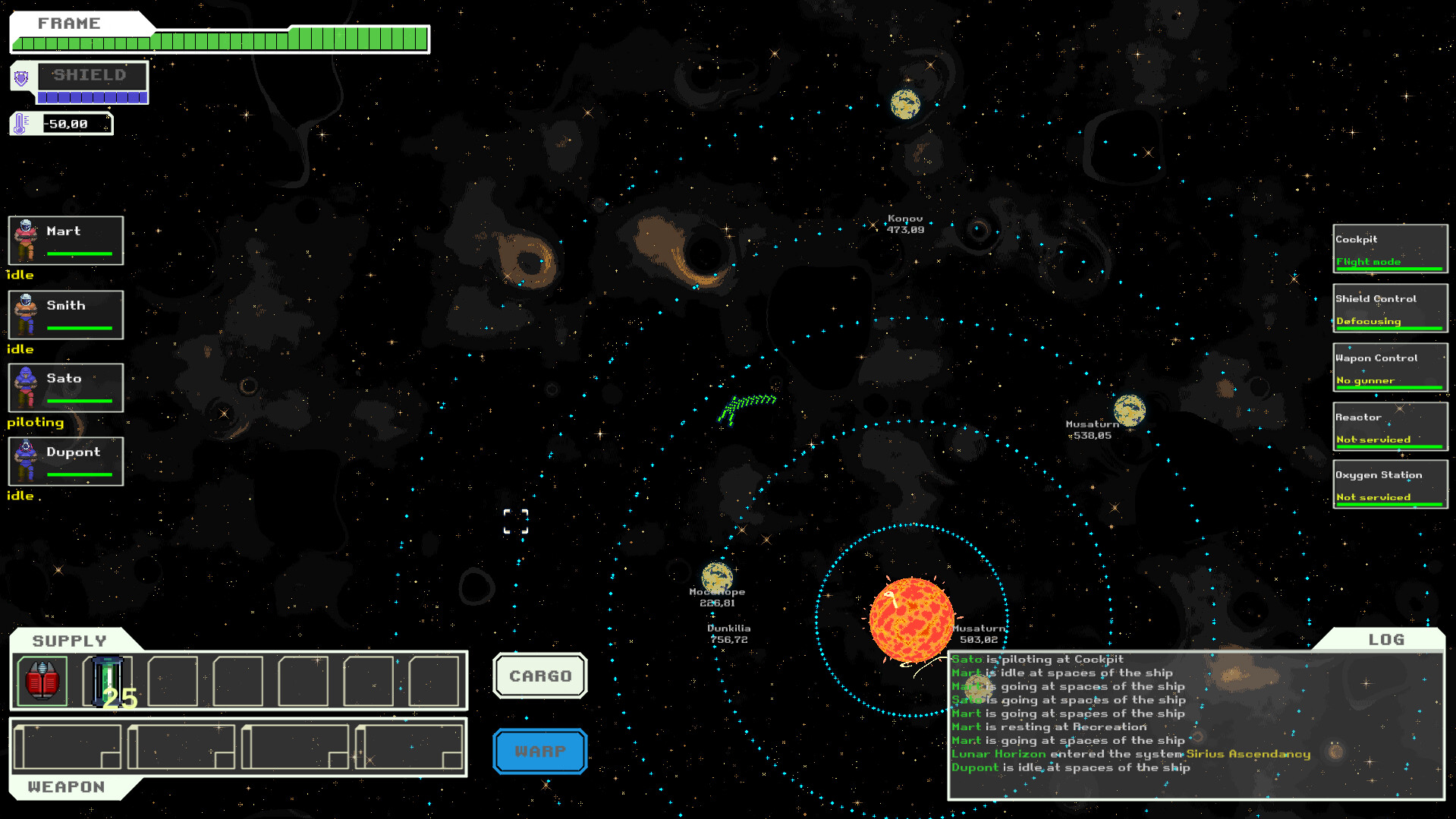Open Mart's crew portrait
The width and height of the screenshot is (1456, 819).
[65, 241]
